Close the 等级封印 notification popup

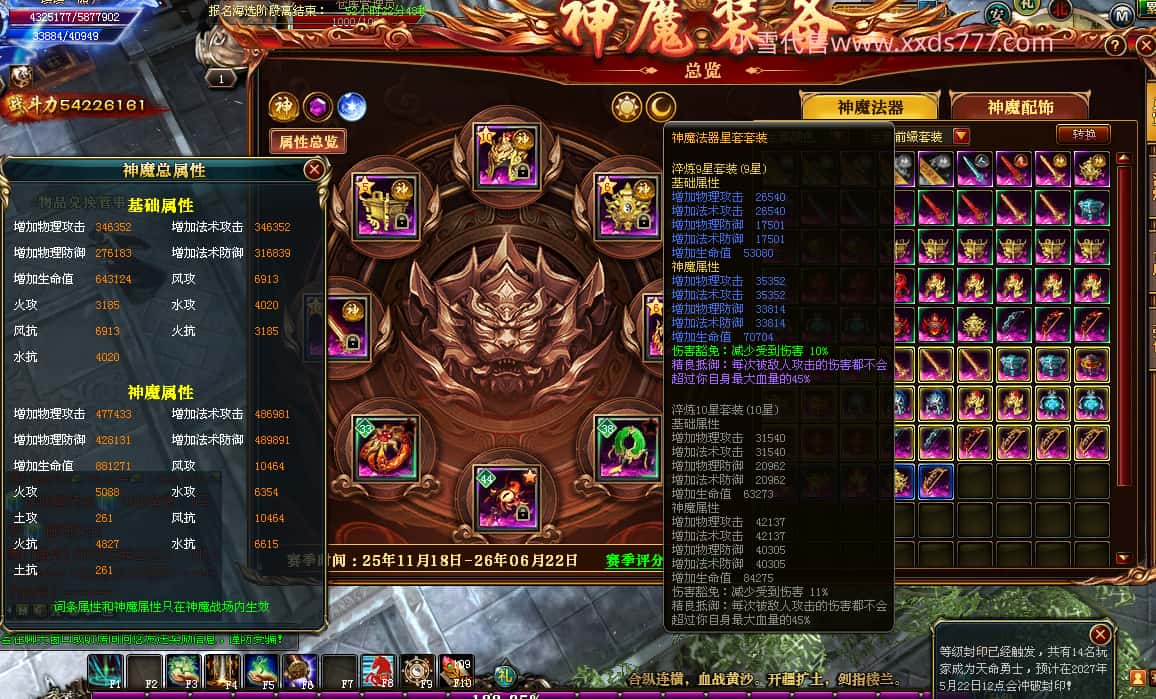(x=1100, y=634)
